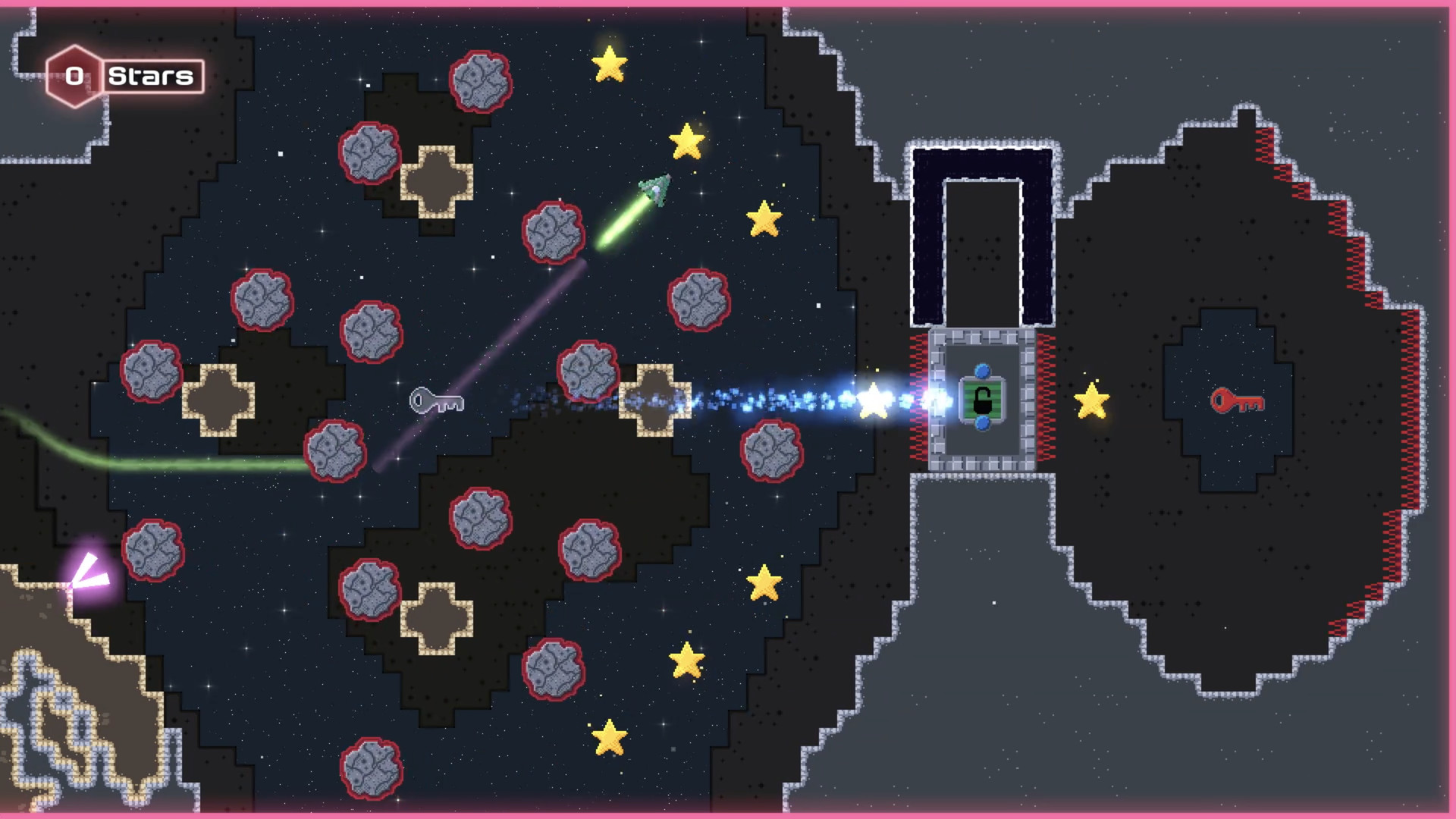The width and height of the screenshot is (1456, 819).
Task: Click the green open padlock panel
Action: point(981,401)
